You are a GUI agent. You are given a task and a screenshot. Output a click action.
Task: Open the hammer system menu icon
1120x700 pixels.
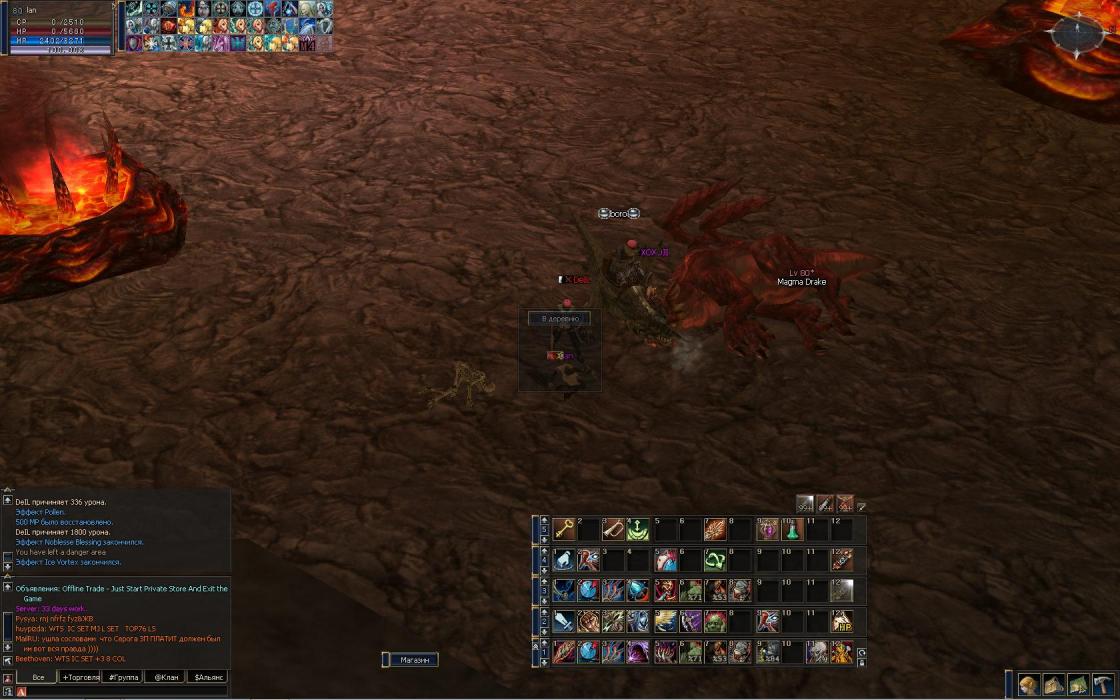tap(1103, 685)
